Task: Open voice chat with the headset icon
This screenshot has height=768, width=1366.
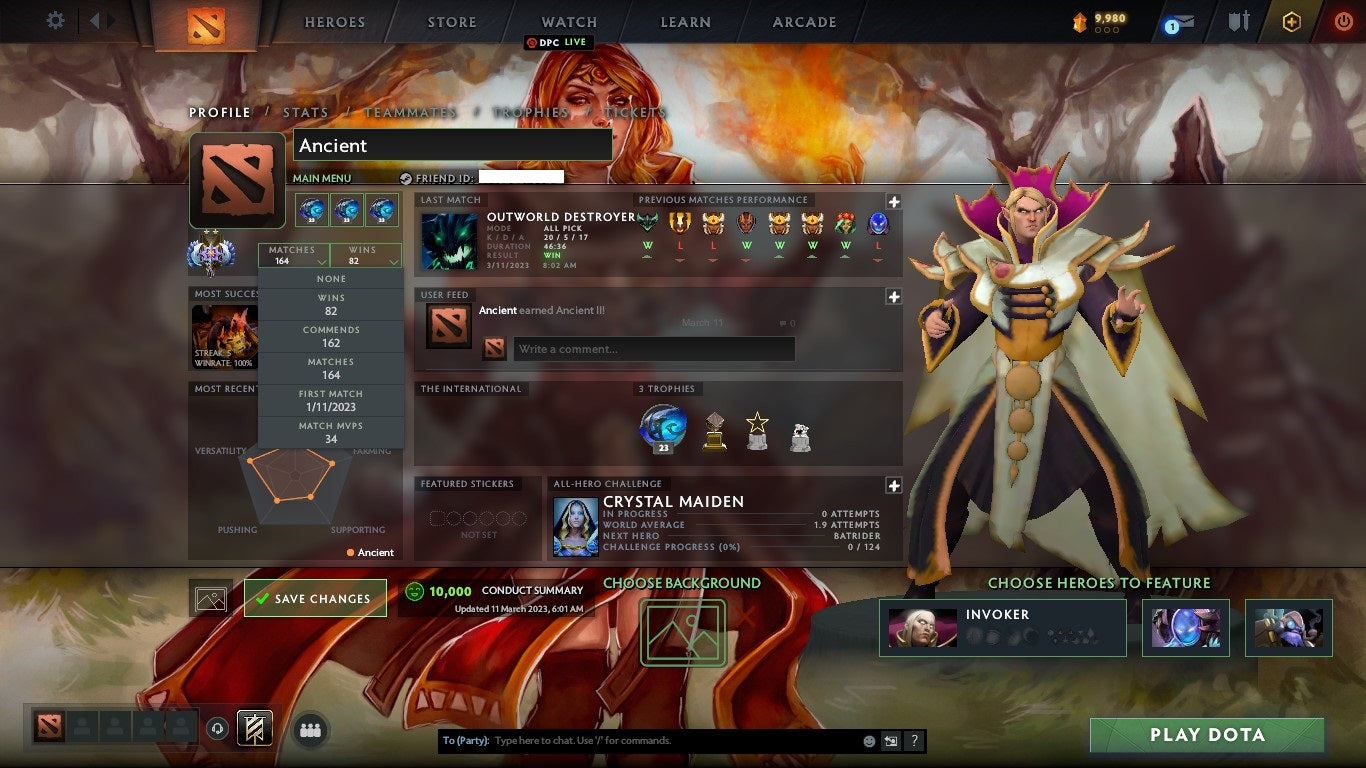Action: 217,728
